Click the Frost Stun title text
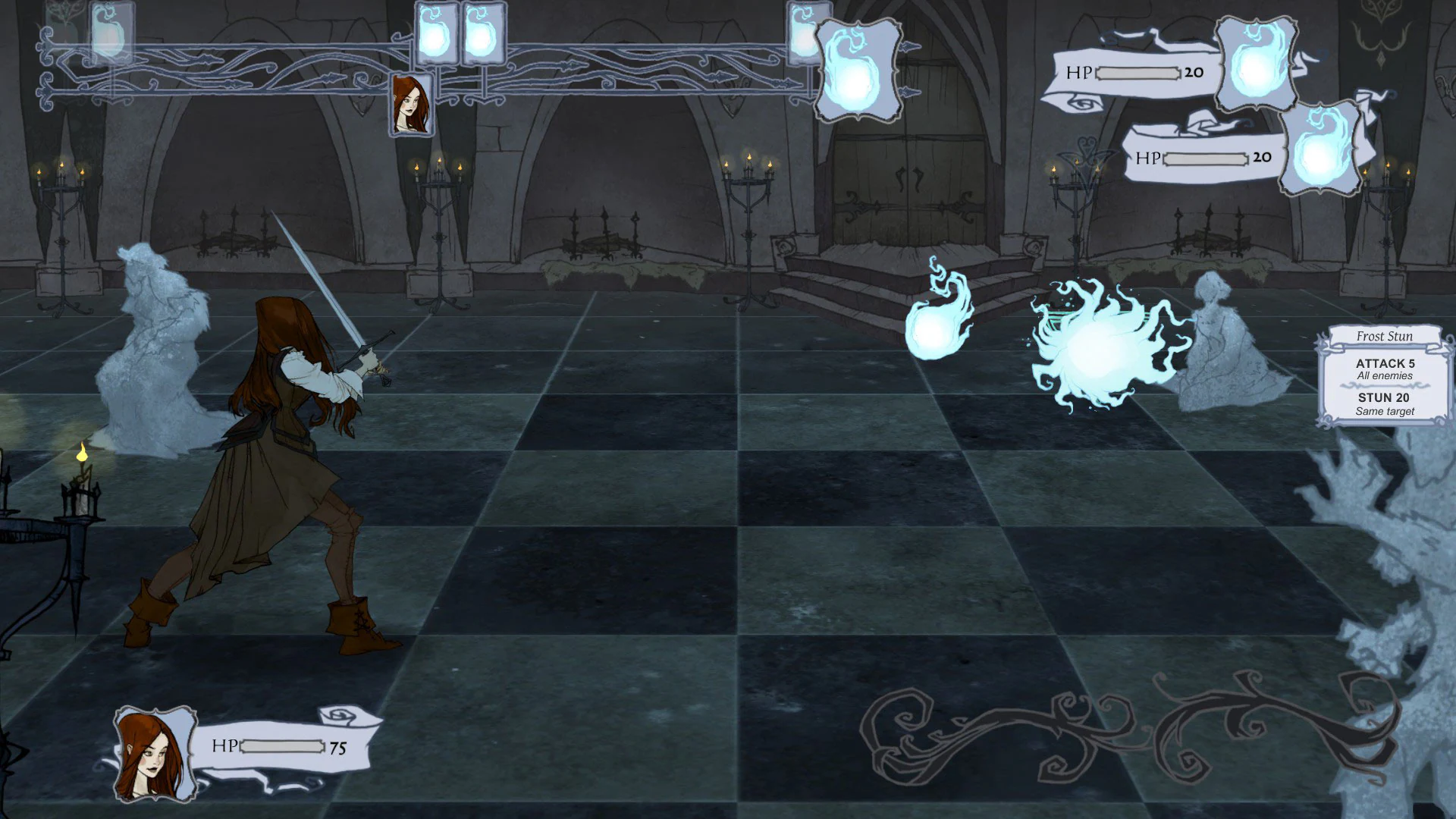1456x819 pixels. coord(1385,336)
